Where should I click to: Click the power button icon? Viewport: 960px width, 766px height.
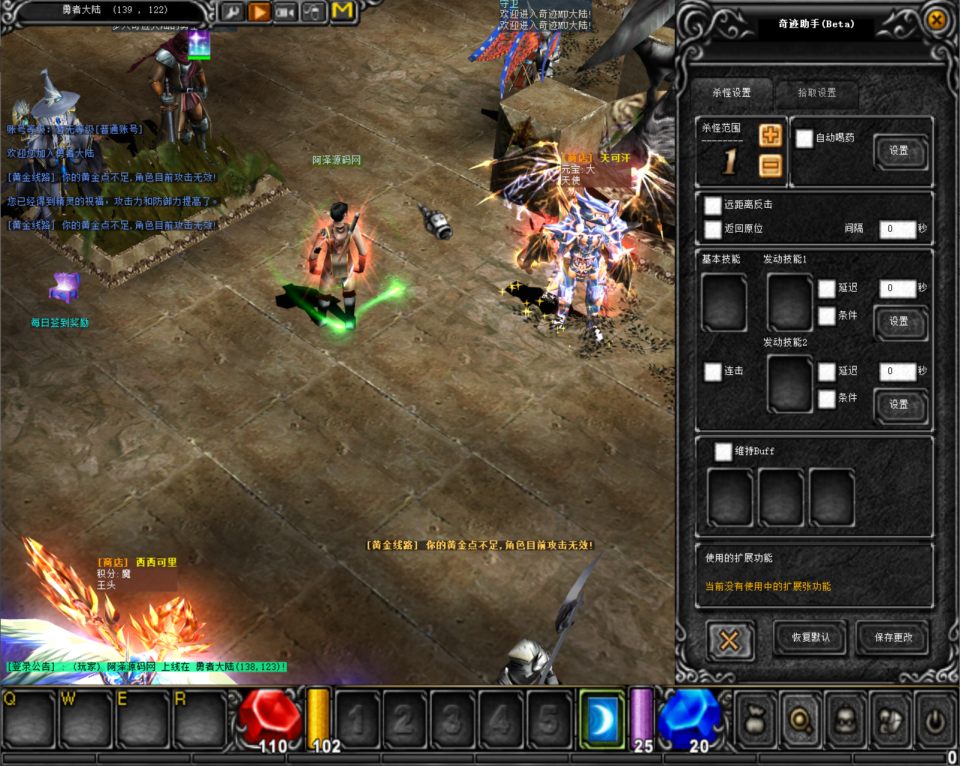935,718
